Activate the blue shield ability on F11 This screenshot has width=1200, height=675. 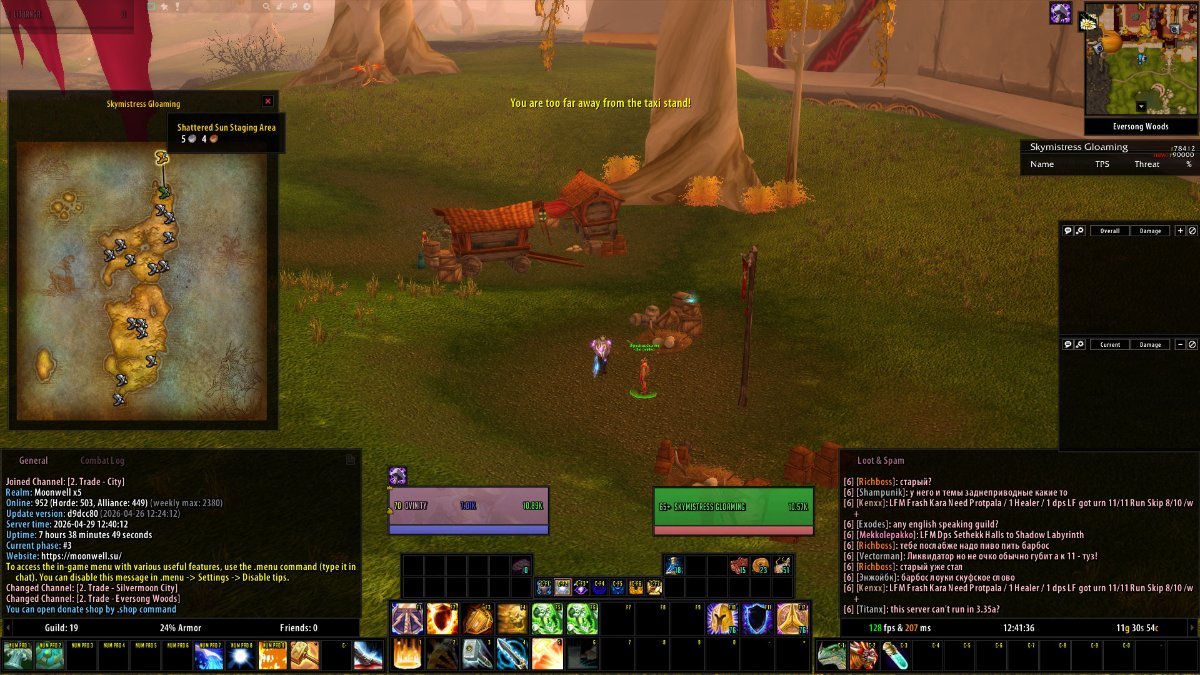pyautogui.click(x=757, y=619)
